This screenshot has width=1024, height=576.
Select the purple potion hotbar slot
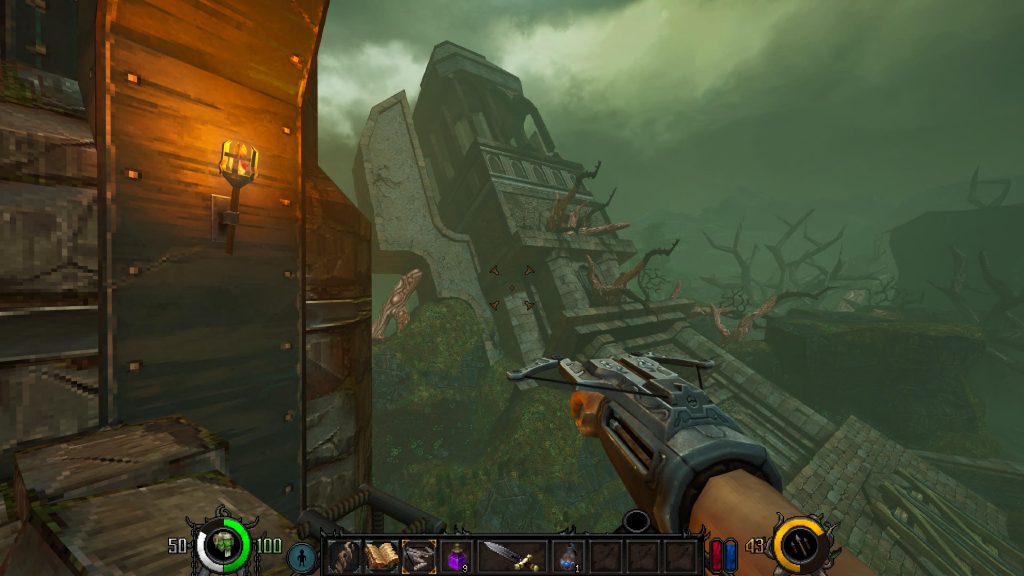[x=456, y=557]
